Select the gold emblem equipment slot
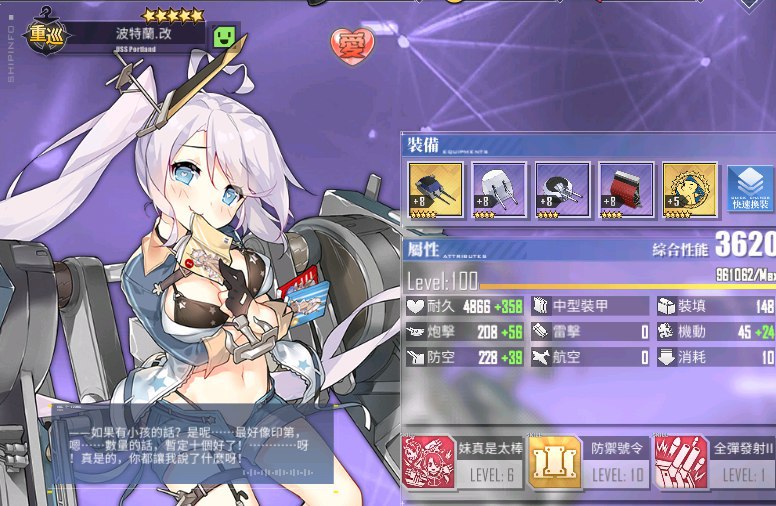 click(x=689, y=190)
